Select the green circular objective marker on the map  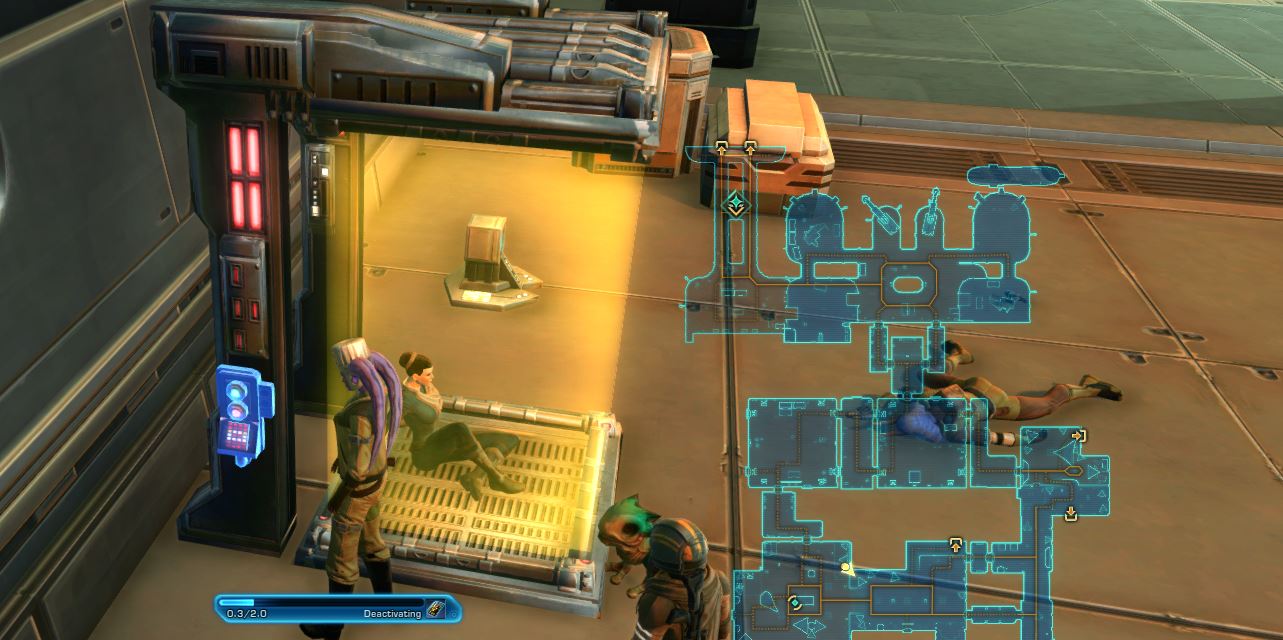click(795, 603)
